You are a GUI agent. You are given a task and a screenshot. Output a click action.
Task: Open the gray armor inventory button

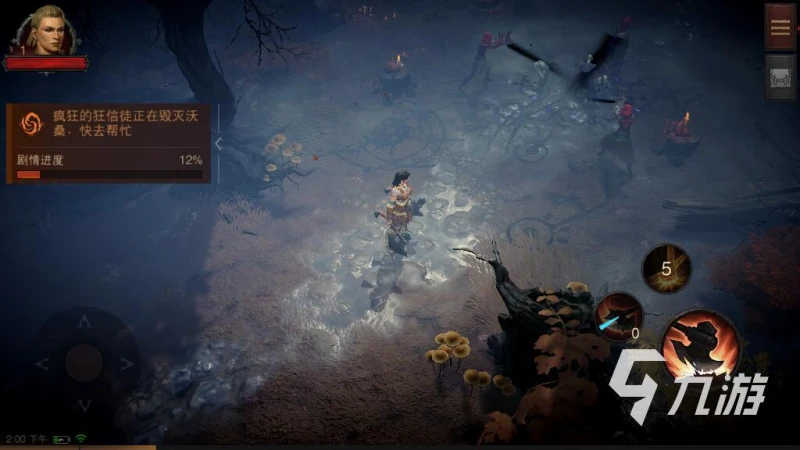pos(780,76)
